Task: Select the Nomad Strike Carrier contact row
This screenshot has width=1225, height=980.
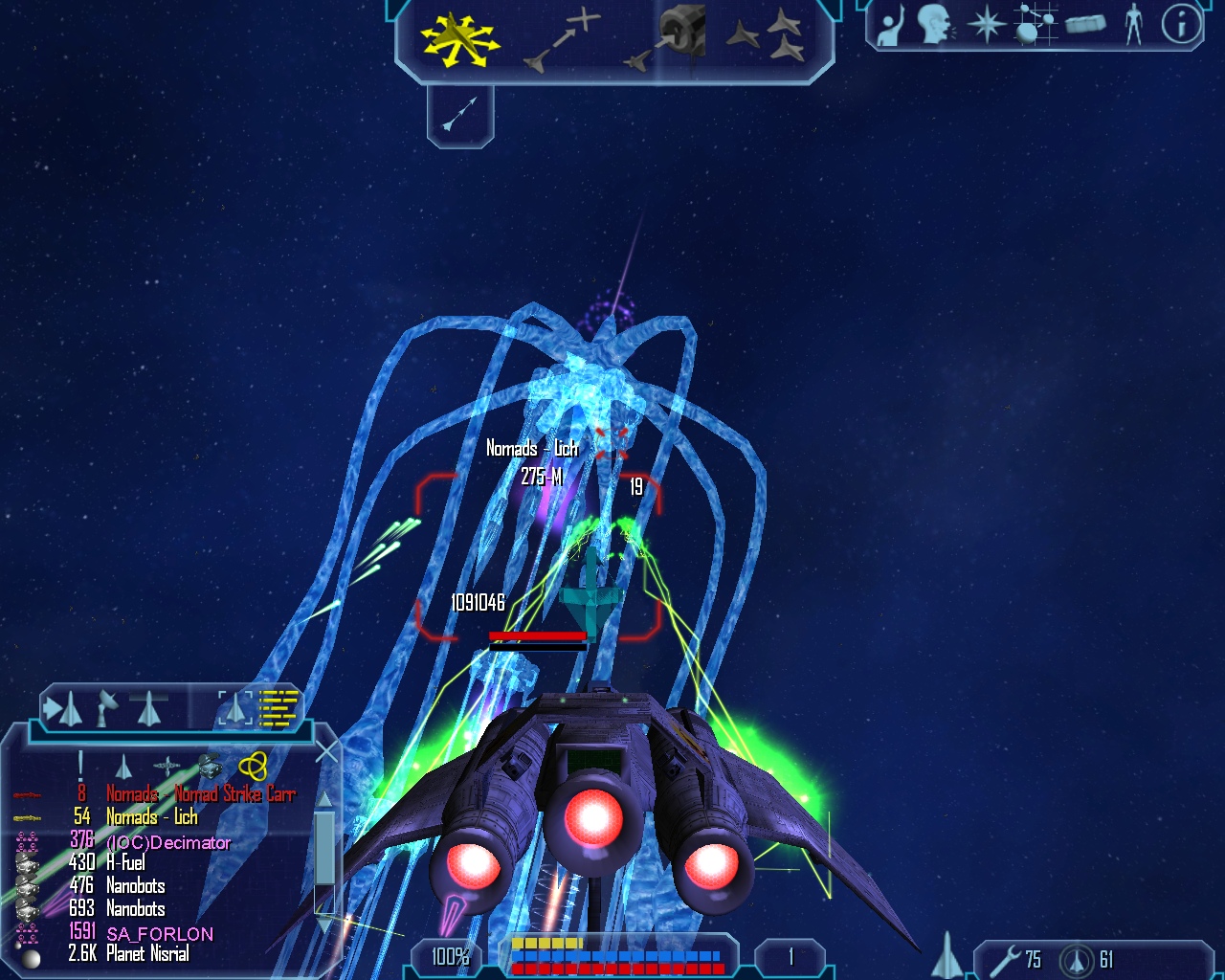Action: (199, 793)
